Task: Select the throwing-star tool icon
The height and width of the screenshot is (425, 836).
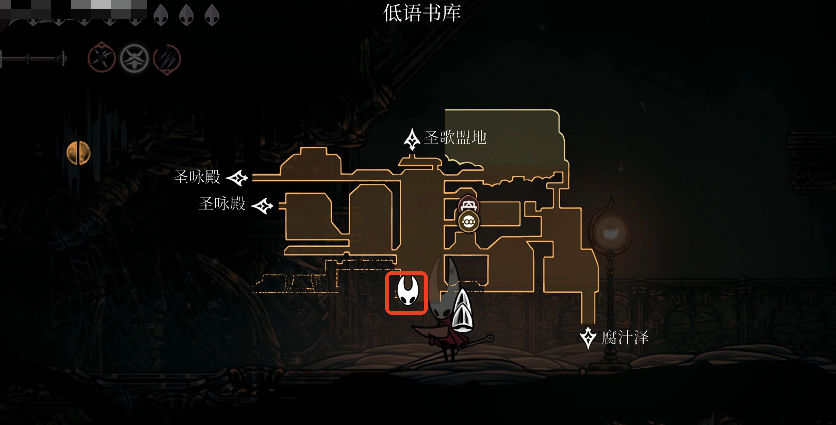Action: pos(101,58)
